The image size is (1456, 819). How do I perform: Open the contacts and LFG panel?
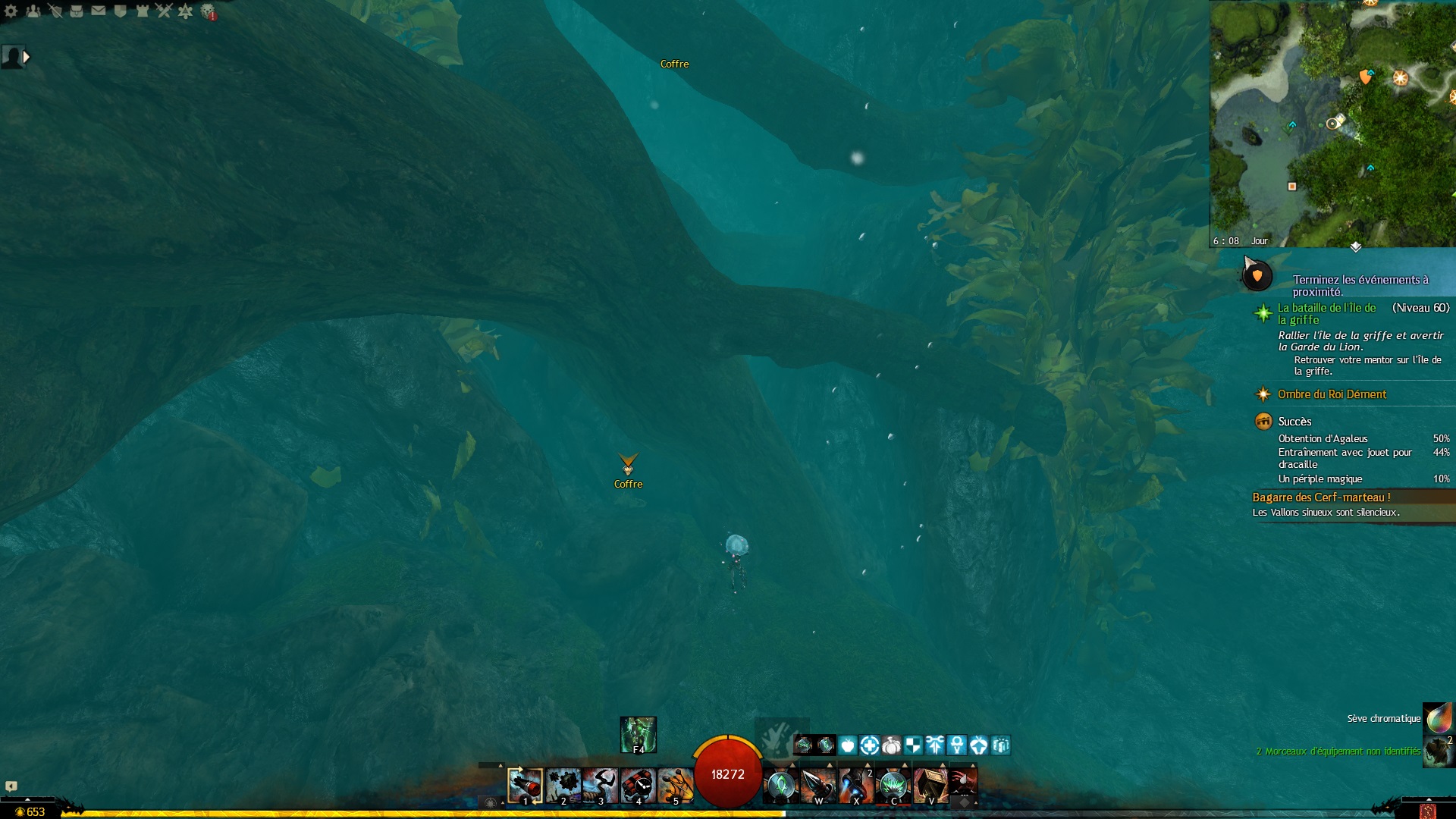click(33, 11)
